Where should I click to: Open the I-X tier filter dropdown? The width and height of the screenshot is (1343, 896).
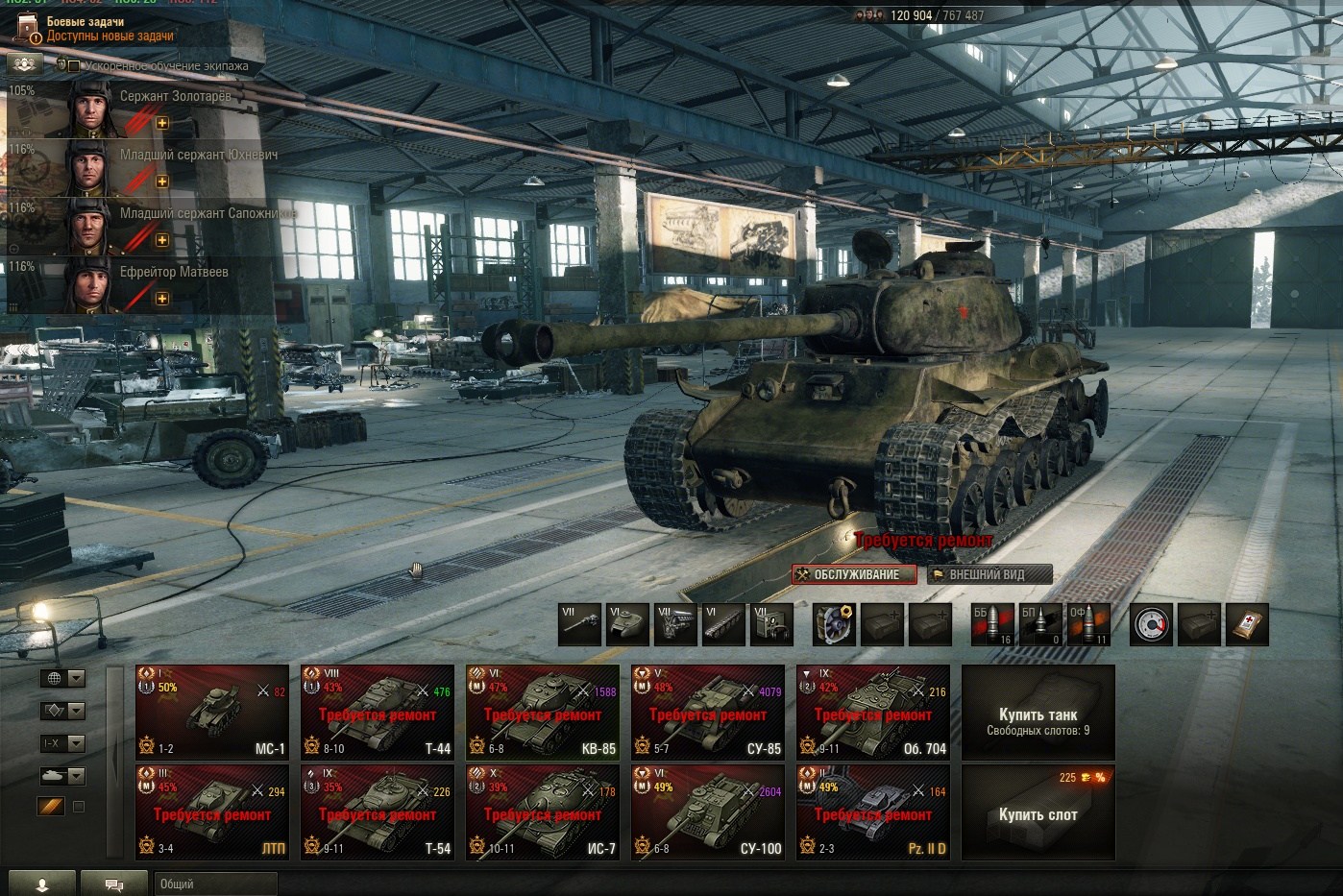(x=63, y=743)
